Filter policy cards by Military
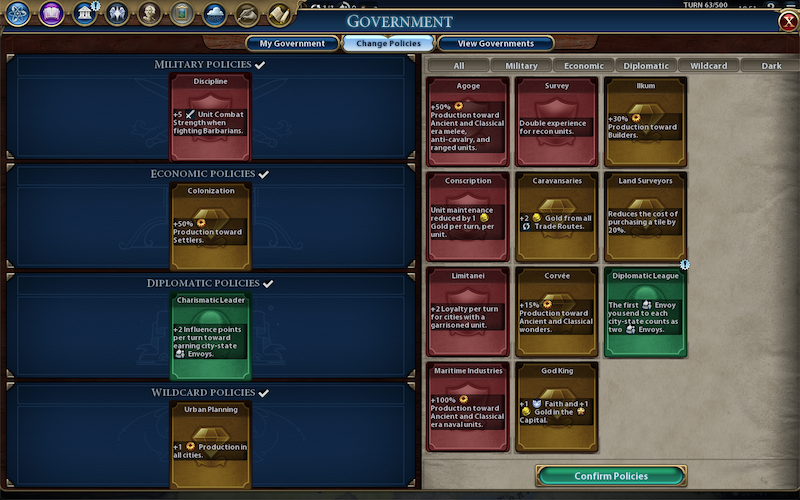Screen dimensions: 800x500 (x=521, y=66)
